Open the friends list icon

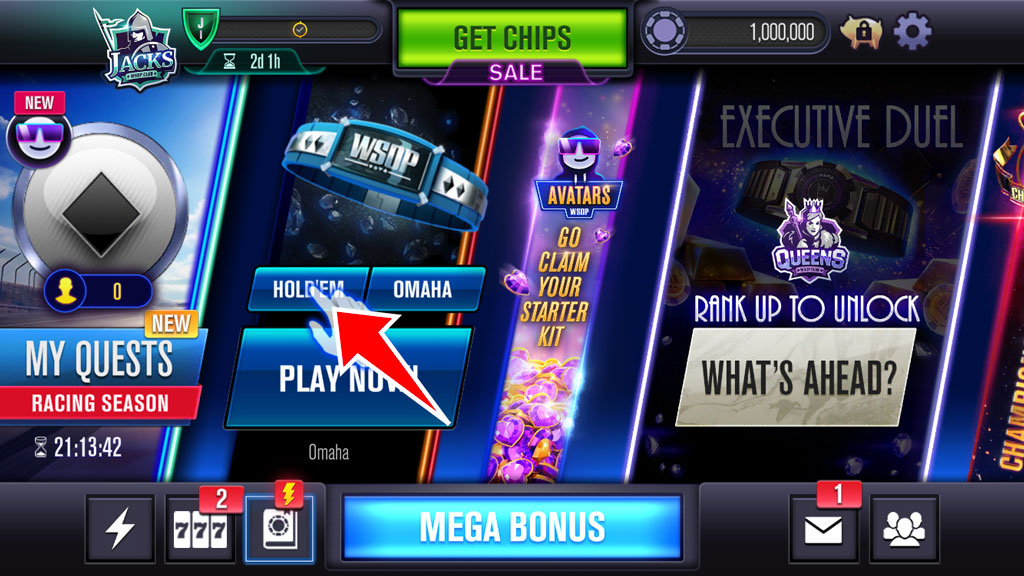(904, 528)
